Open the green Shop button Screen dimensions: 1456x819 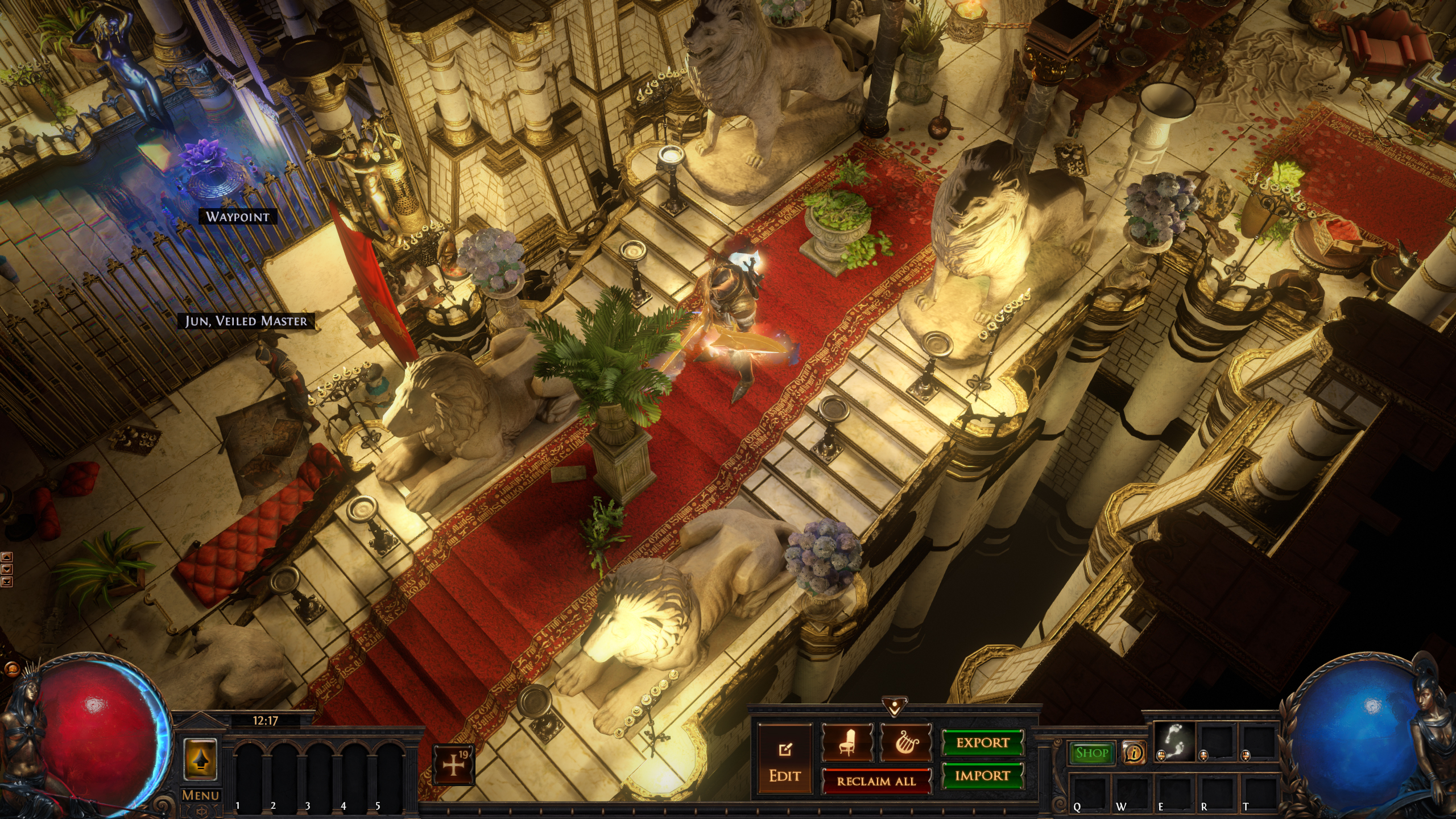coord(1092,753)
